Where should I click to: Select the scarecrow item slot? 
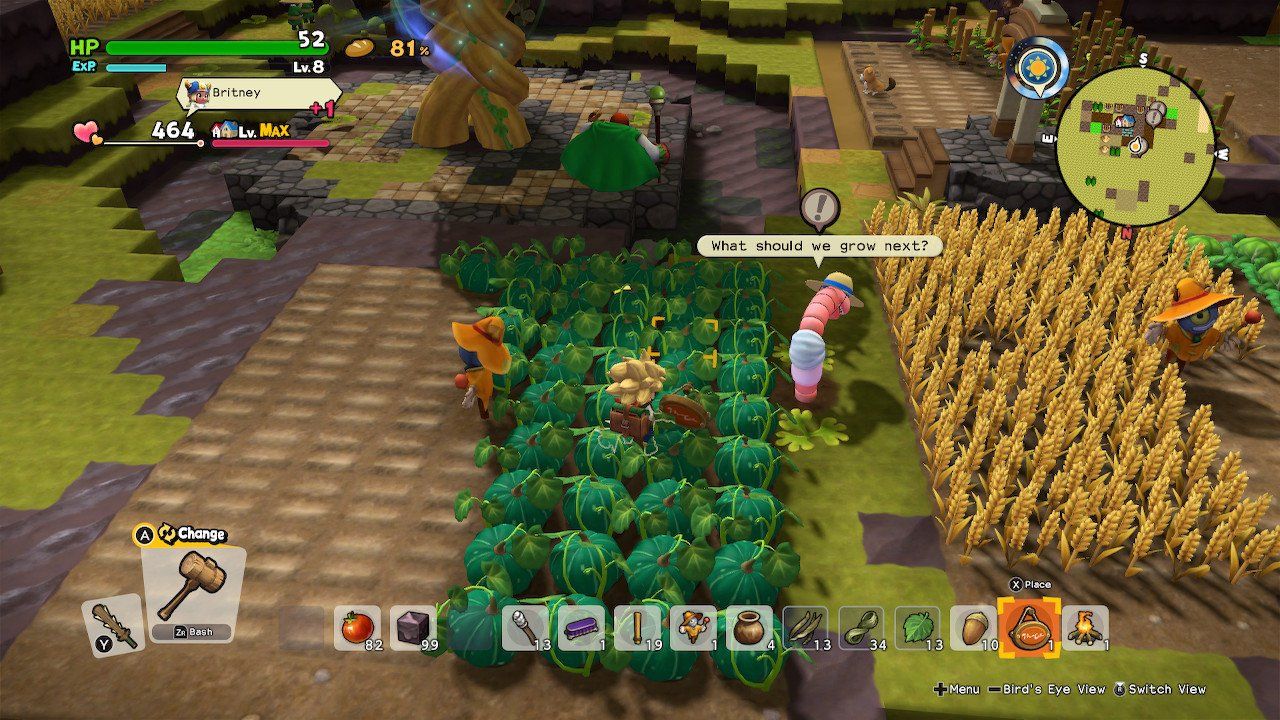pyautogui.click(x=693, y=628)
